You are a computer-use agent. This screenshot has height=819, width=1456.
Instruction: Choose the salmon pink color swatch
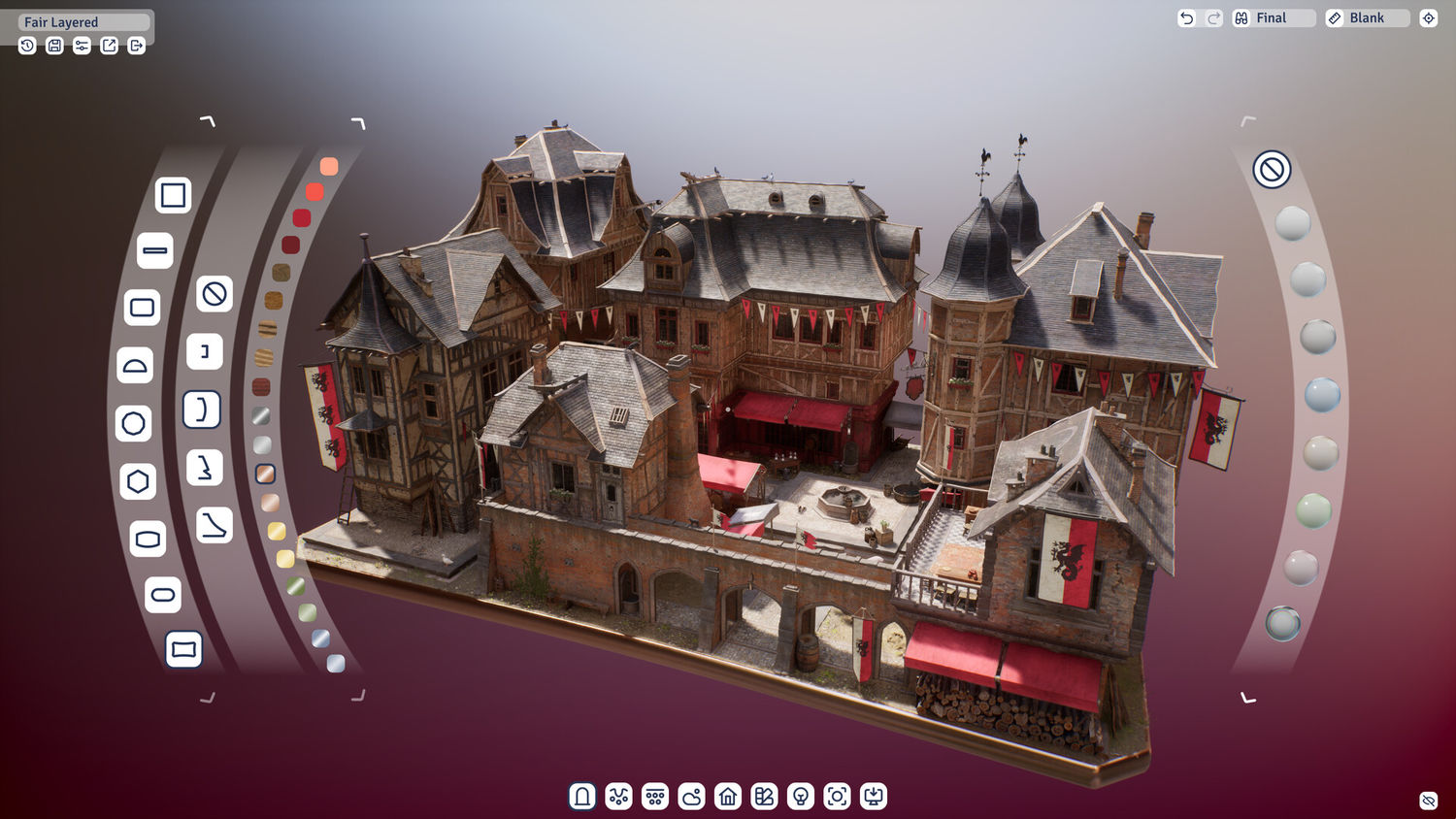(329, 167)
